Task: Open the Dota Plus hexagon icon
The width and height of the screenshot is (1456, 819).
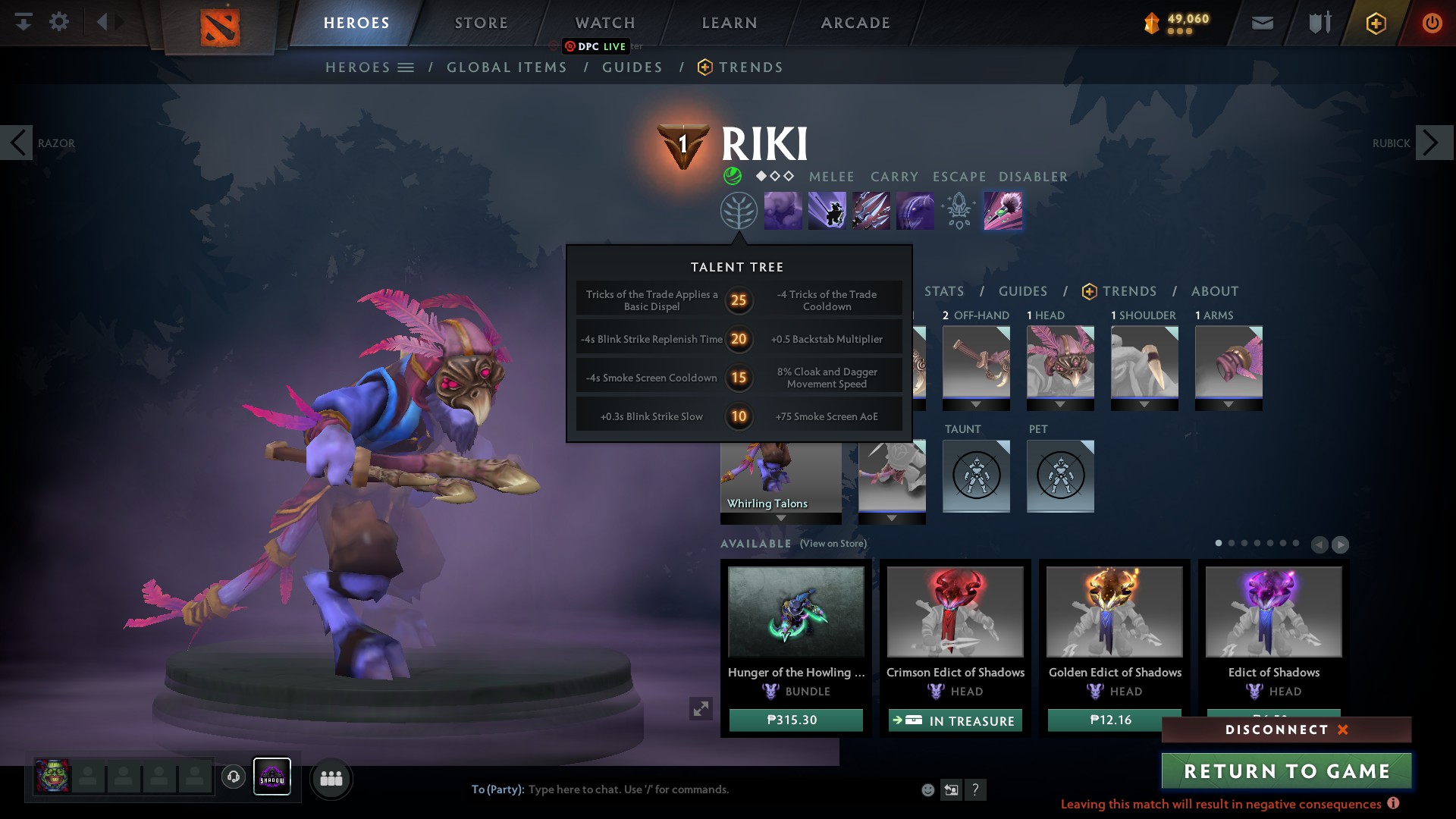Action: pos(1375,22)
